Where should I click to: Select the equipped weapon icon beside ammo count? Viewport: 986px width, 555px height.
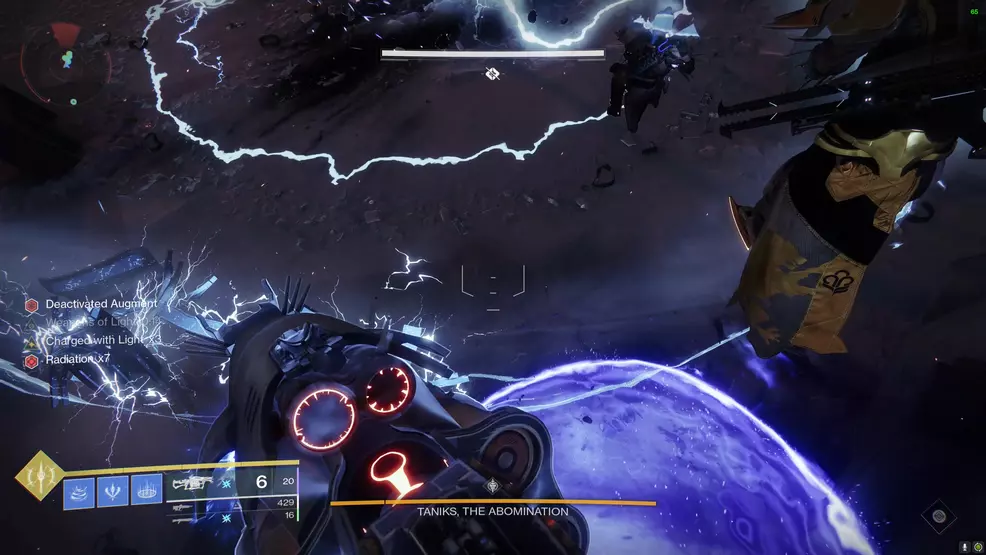tap(191, 482)
